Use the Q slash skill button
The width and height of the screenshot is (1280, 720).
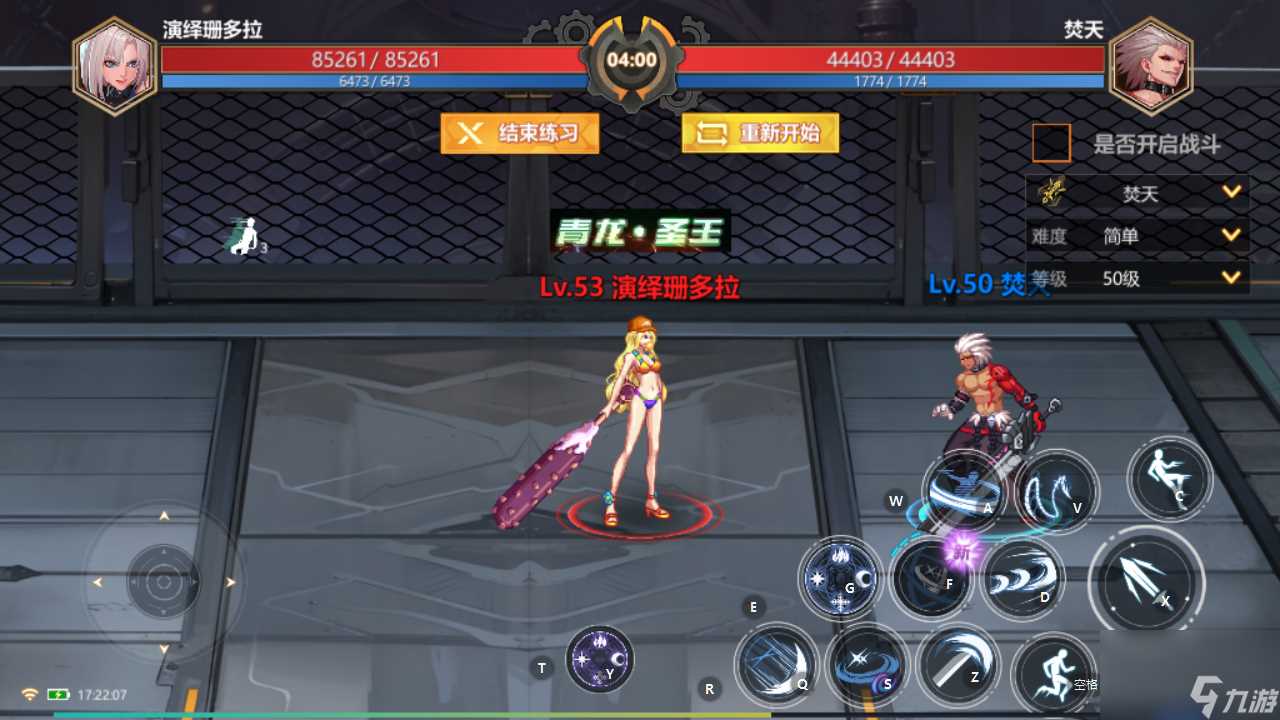click(x=778, y=666)
